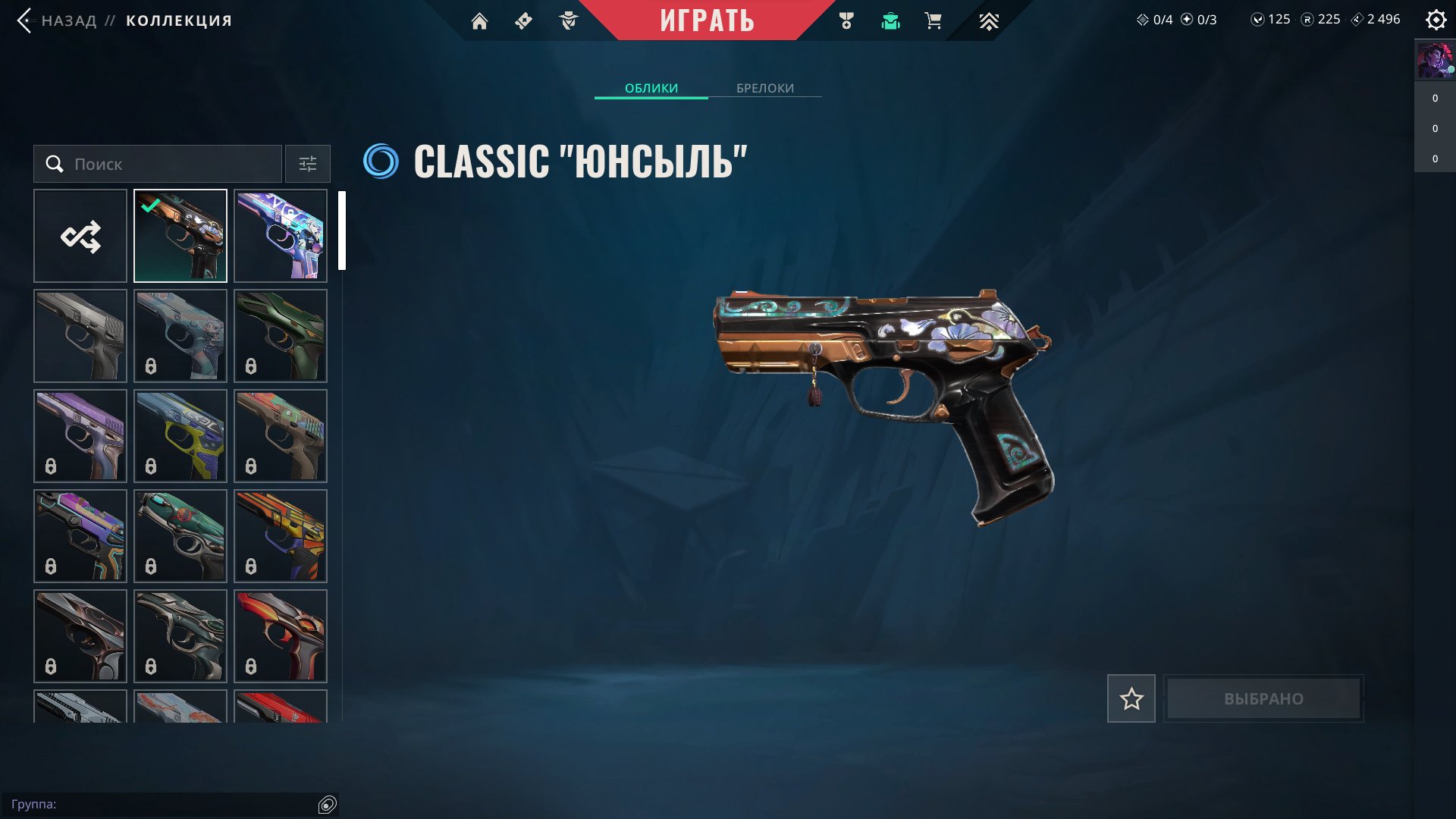Open the home screen icon
The image size is (1456, 819).
(x=479, y=21)
